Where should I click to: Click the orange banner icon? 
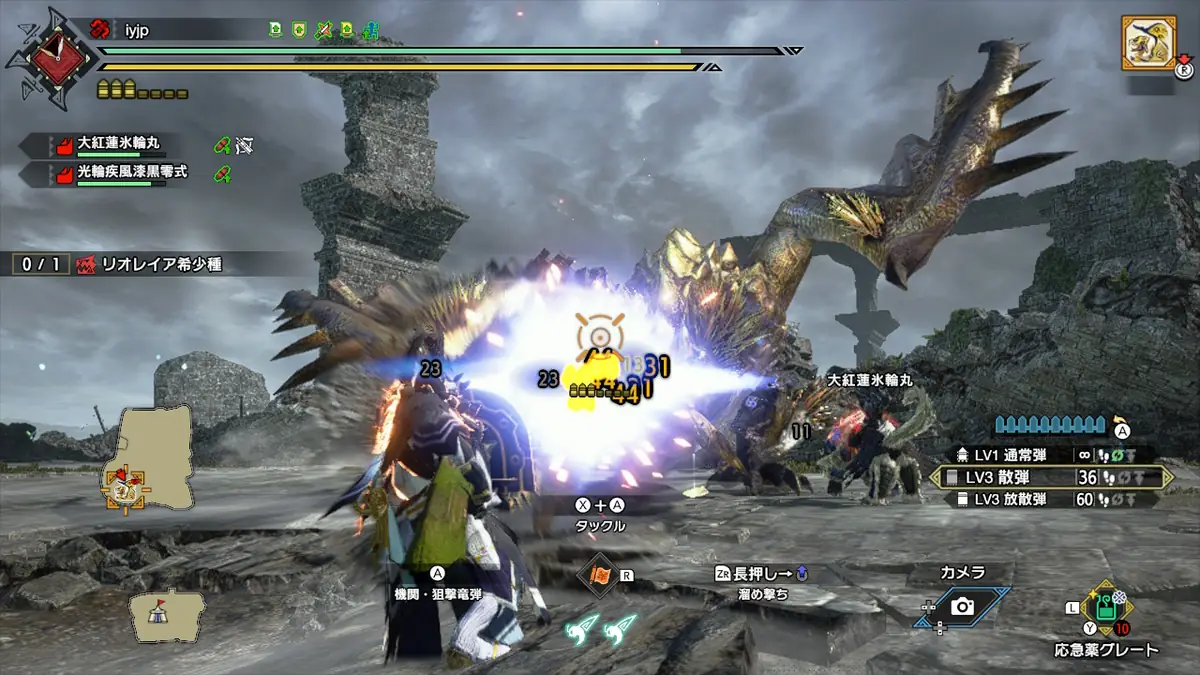click(x=600, y=576)
